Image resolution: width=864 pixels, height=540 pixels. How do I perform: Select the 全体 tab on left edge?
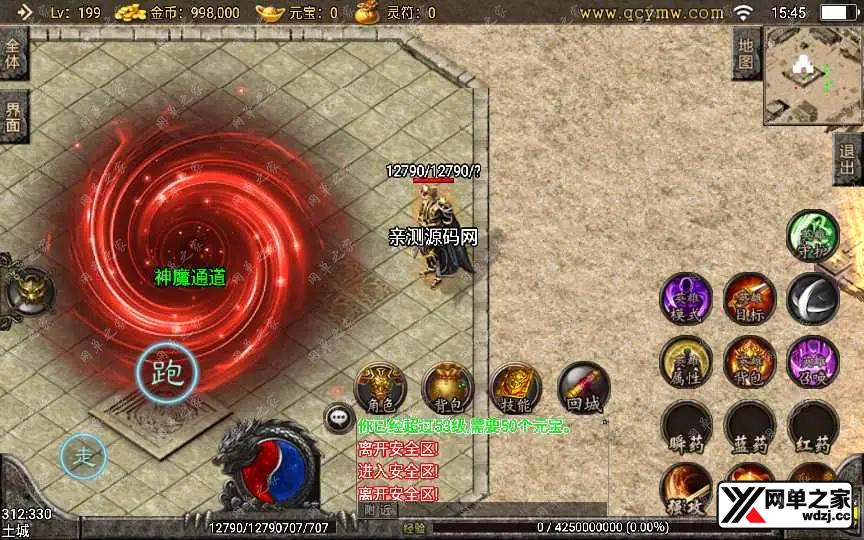tap(14, 54)
